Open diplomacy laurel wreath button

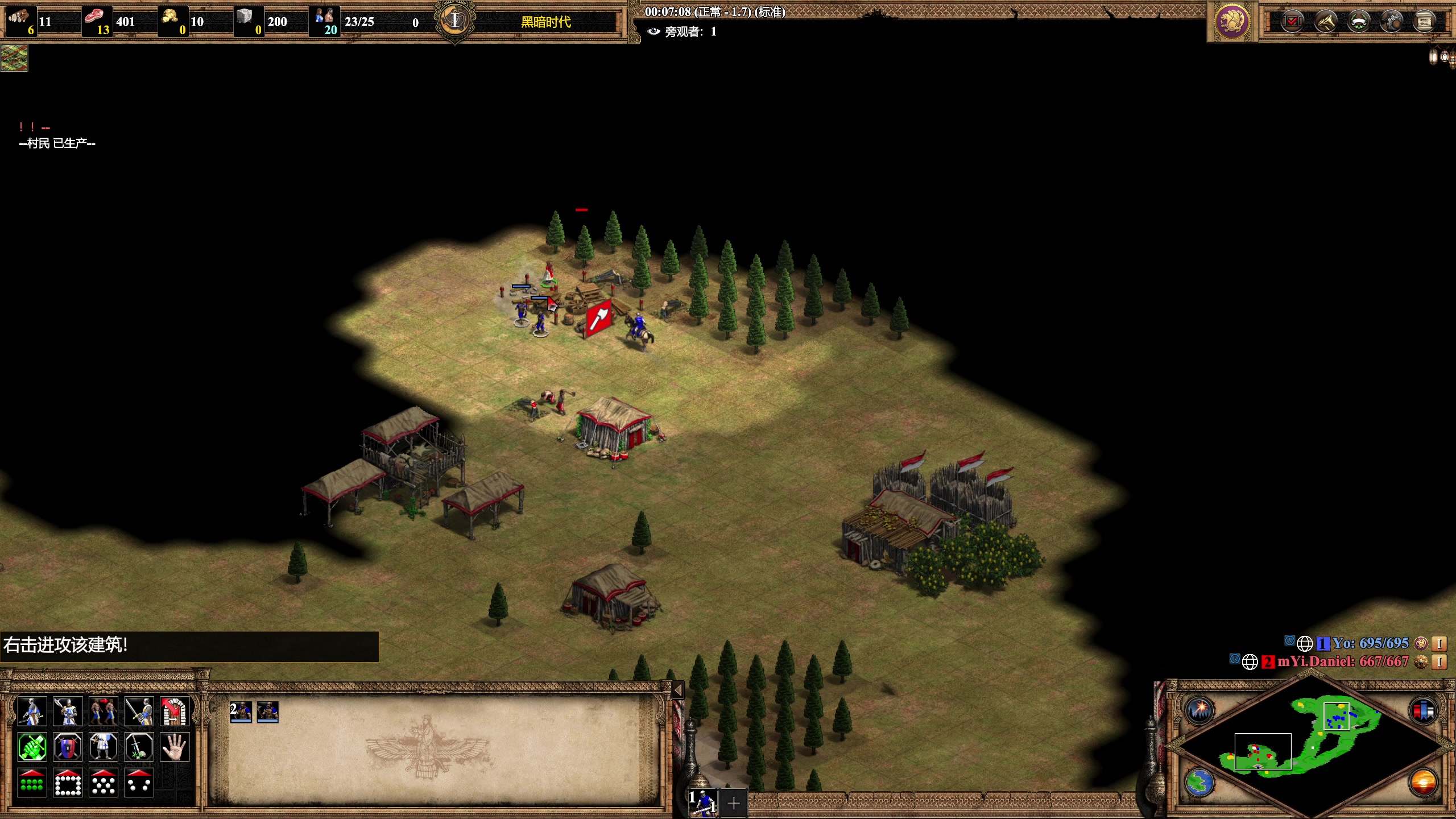[x=1359, y=22]
